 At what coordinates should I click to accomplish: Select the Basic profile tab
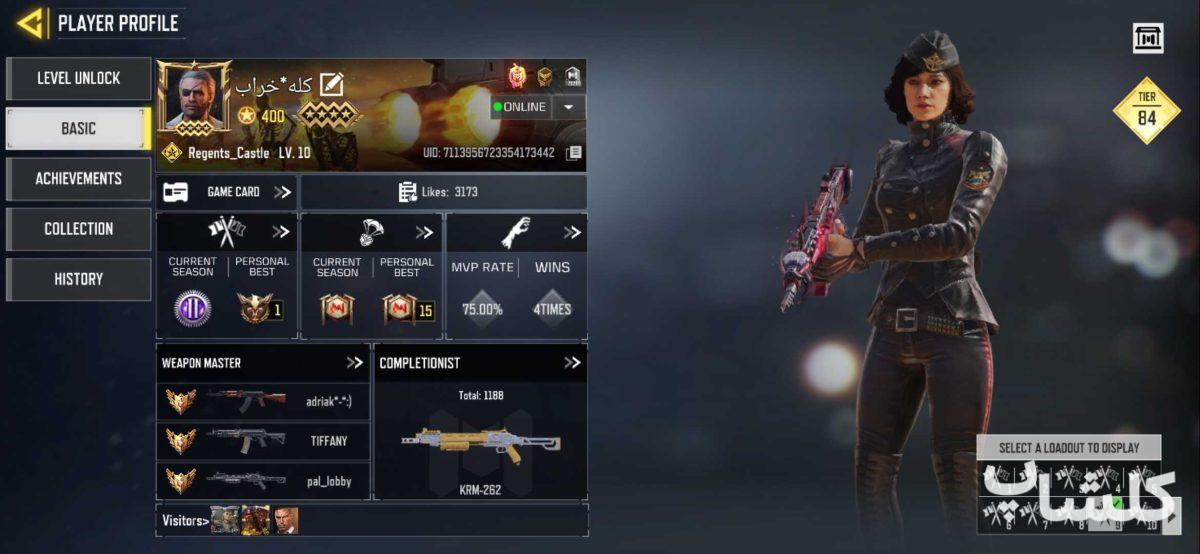[78, 128]
